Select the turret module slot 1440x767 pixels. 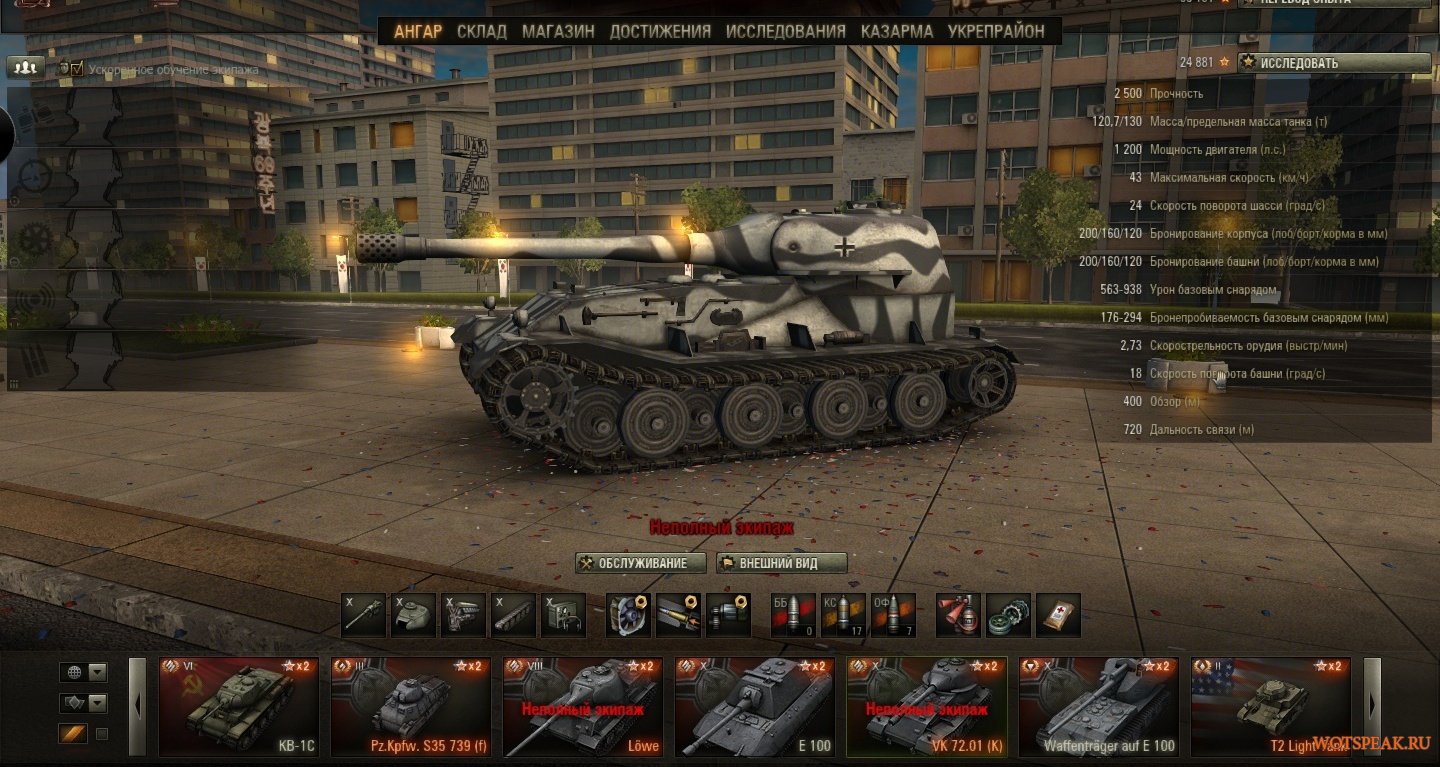click(x=413, y=615)
